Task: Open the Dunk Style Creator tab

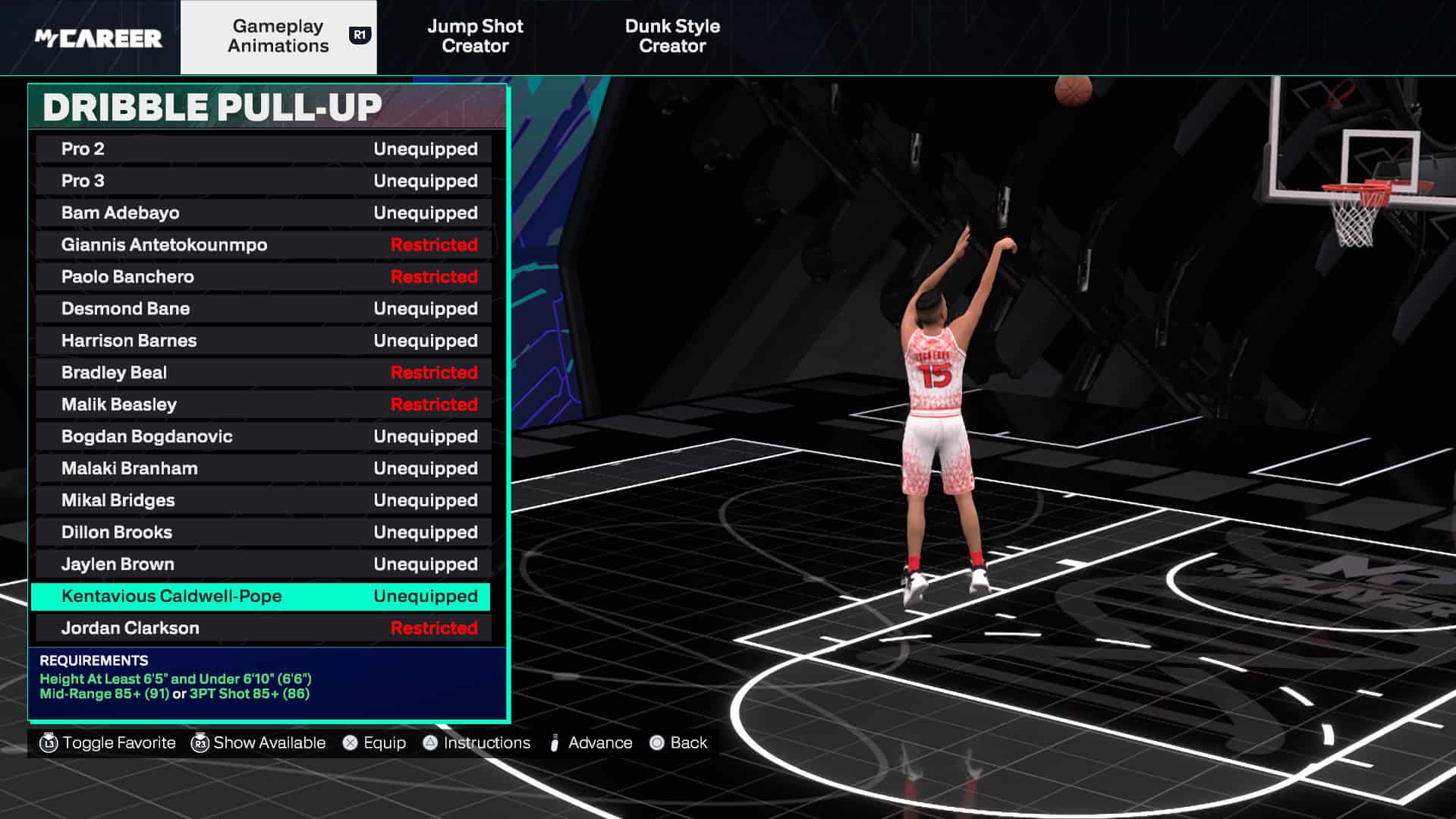Action: point(672,36)
